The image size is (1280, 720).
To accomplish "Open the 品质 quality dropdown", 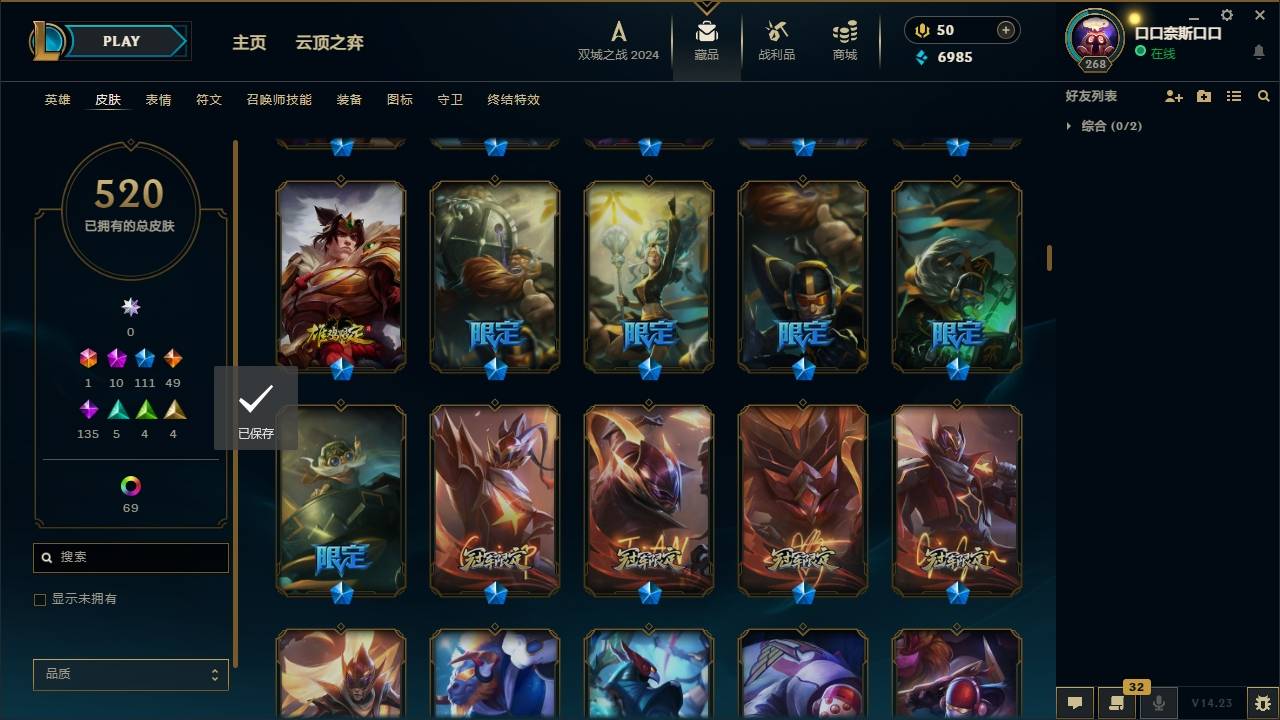I will [x=130, y=674].
